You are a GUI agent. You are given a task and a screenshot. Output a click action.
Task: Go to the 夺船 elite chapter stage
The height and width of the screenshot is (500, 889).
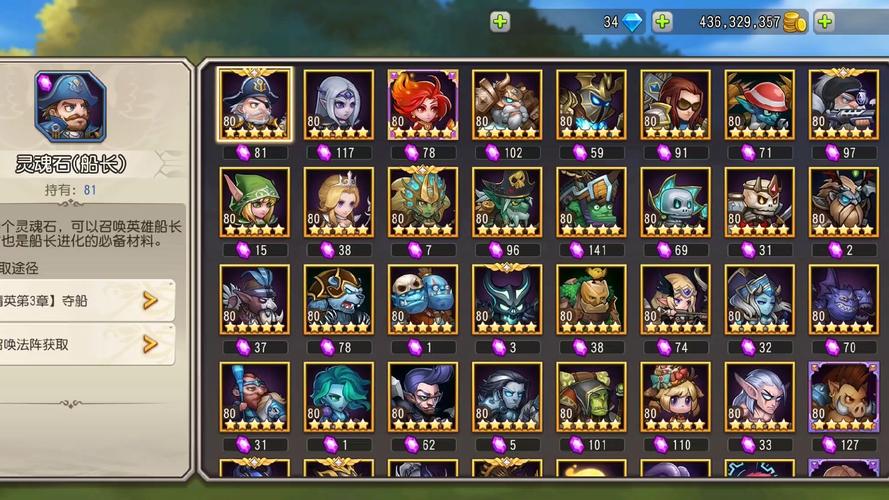click(88, 300)
